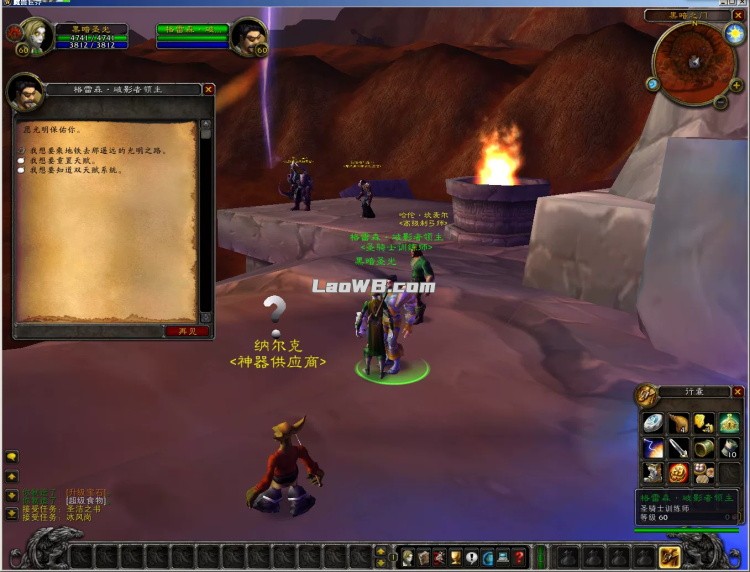The width and height of the screenshot is (750, 572).
Task: Click the target portrait frame
Action: tap(247, 37)
